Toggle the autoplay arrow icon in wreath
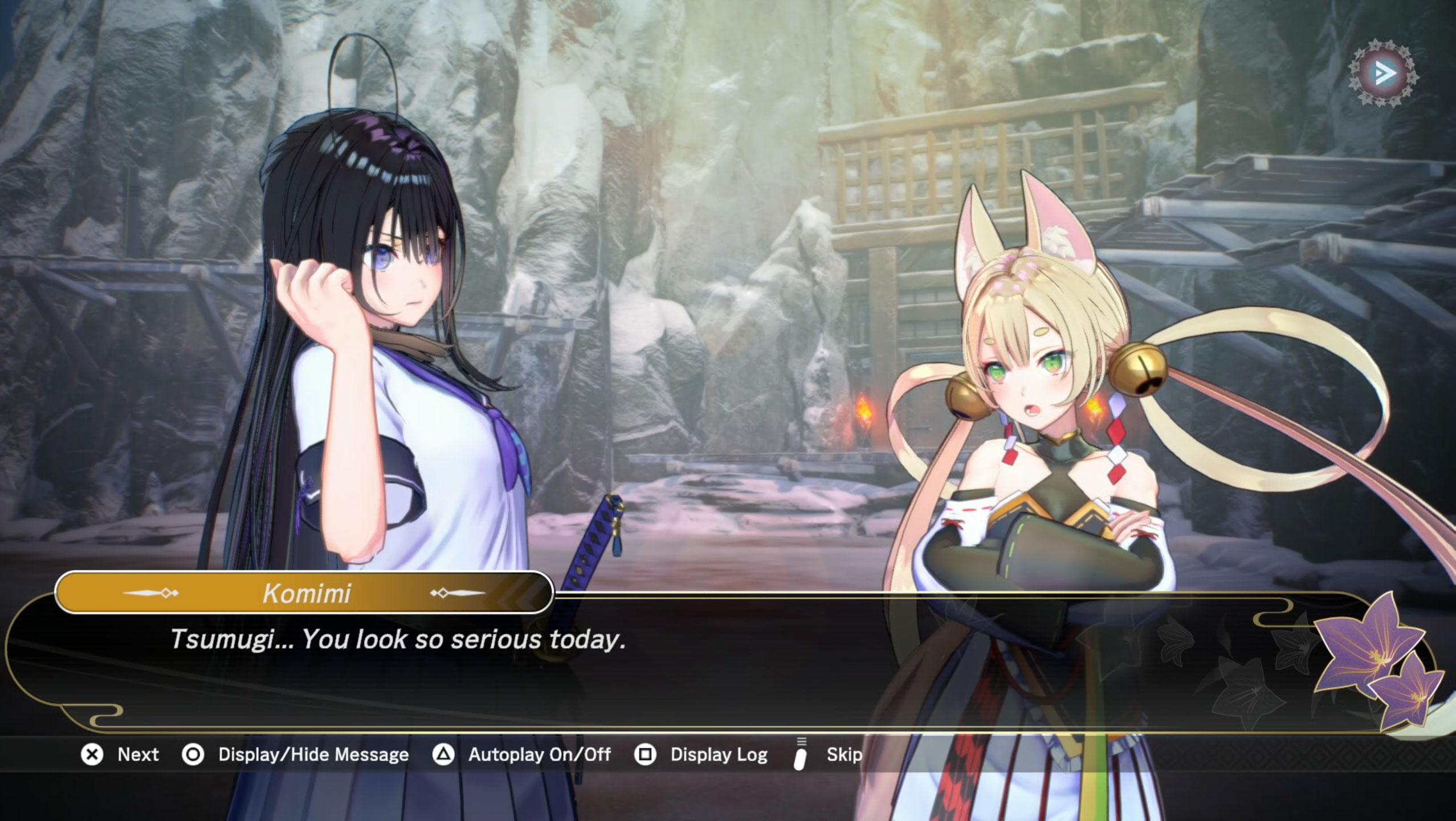This screenshot has height=821, width=1456. [1383, 73]
